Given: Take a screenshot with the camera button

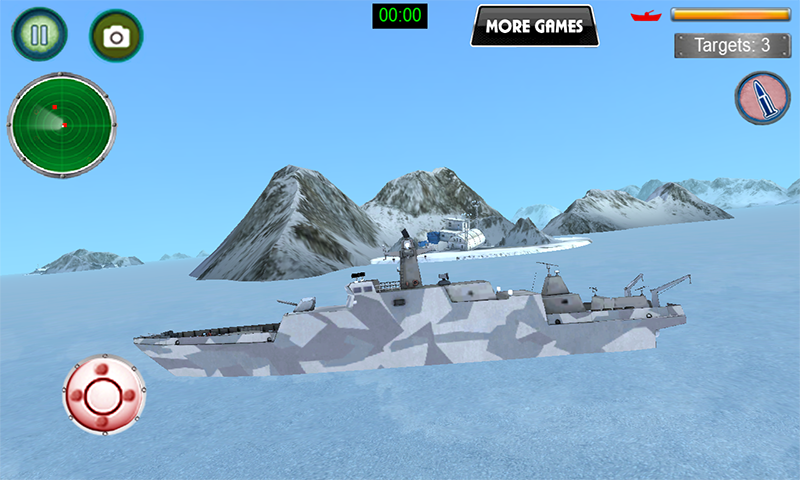Looking at the screenshot, I should click(116, 36).
